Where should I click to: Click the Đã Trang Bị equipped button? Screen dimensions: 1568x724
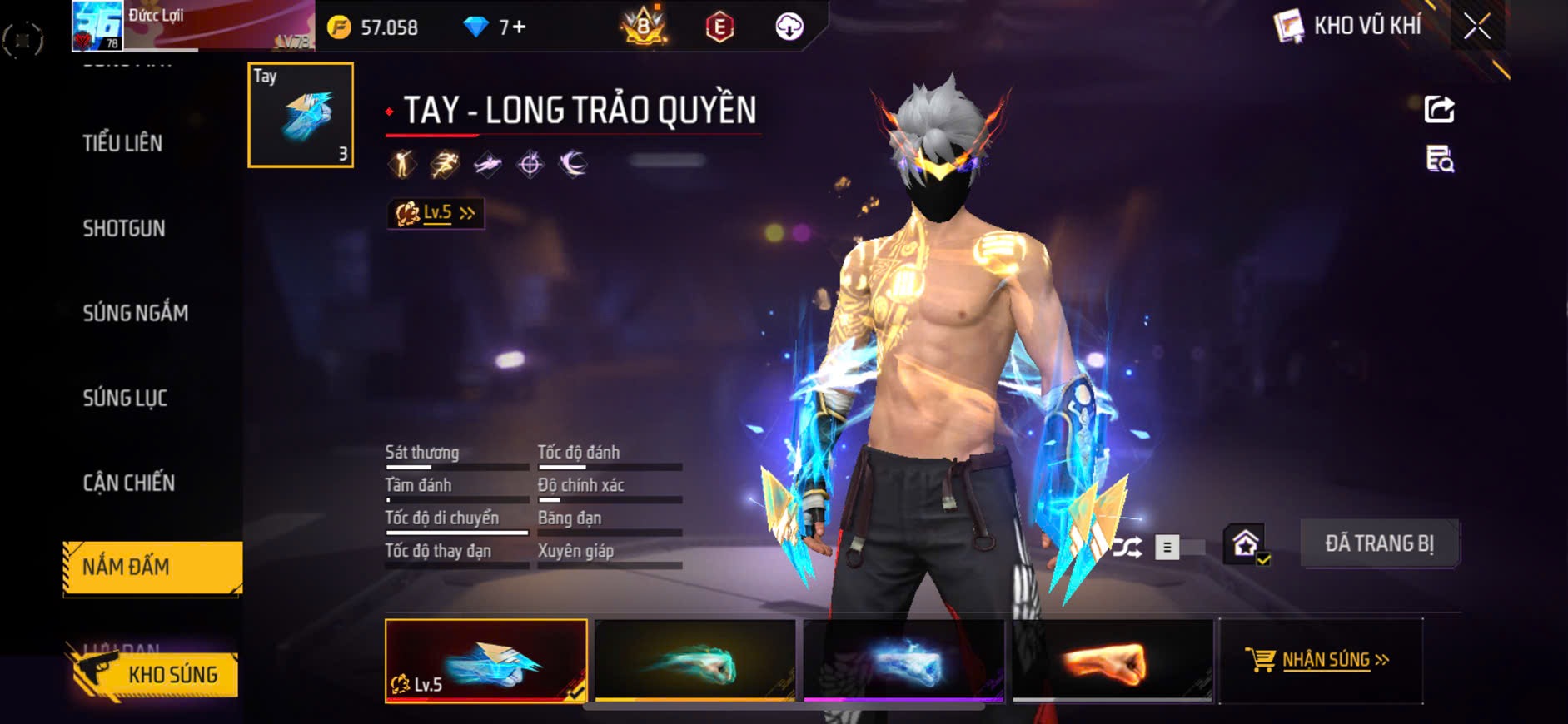pyautogui.click(x=1379, y=544)
